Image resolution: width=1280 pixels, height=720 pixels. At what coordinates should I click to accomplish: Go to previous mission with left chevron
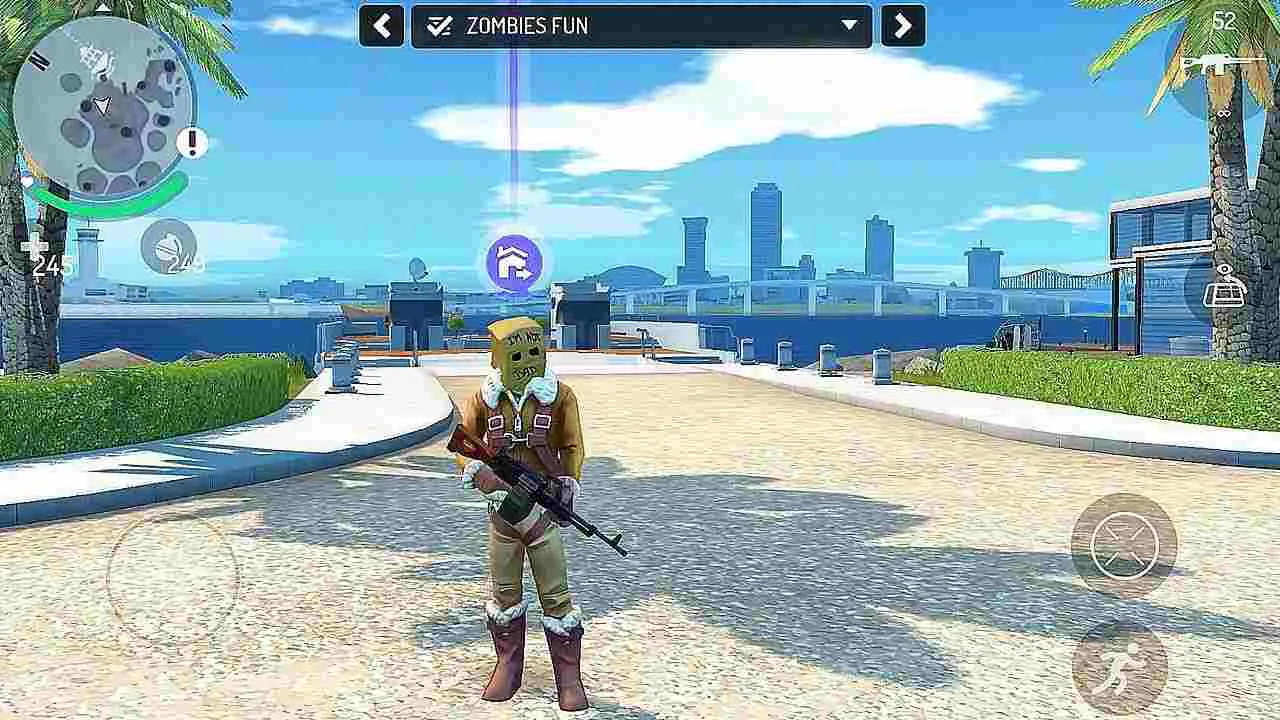click(381, 26)
